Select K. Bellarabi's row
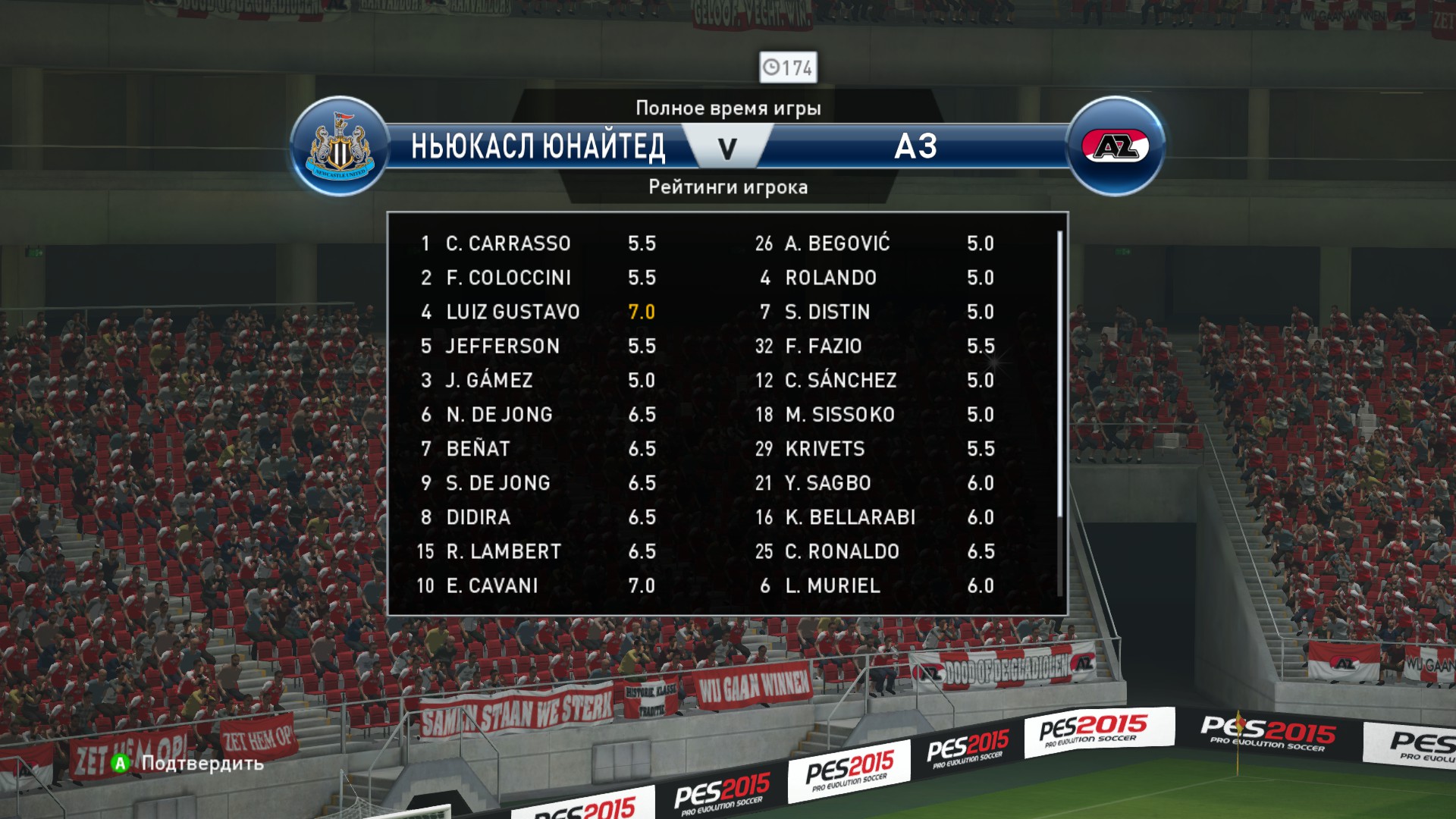 (876, 517)
